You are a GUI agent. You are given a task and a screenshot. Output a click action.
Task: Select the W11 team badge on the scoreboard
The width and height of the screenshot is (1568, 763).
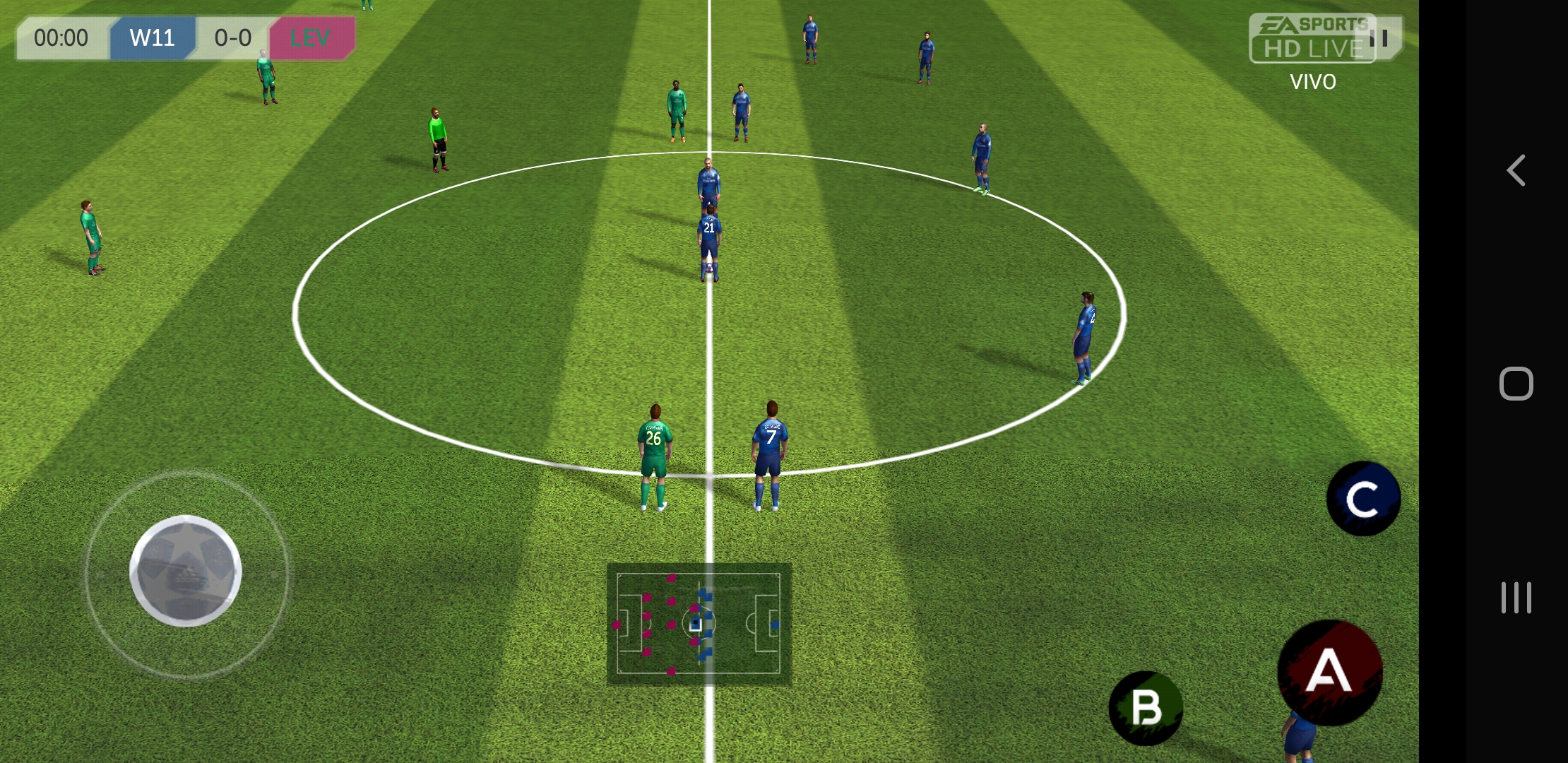(153, 38)
